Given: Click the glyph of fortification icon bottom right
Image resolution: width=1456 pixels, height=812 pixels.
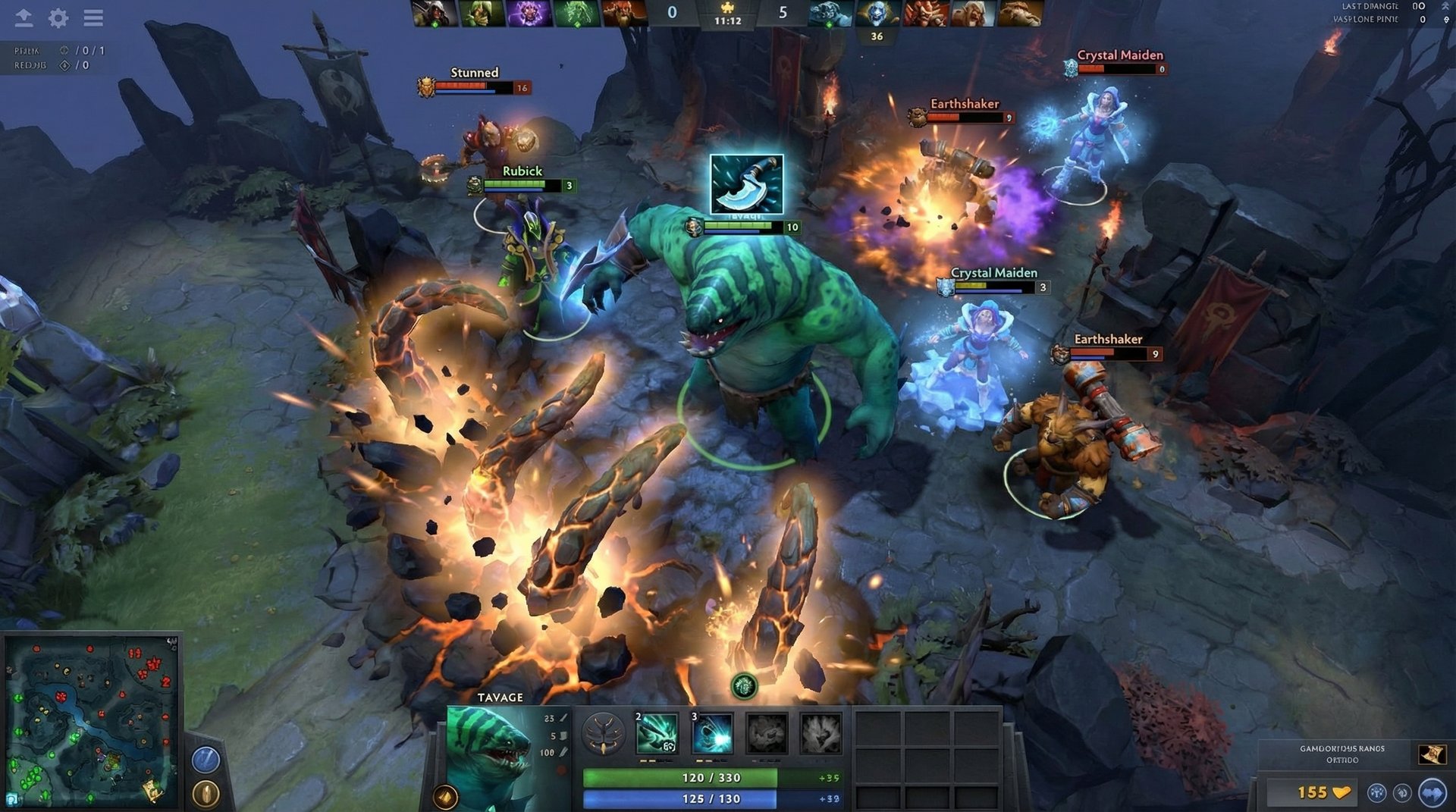Looking at the screenshot, I should (x=1376, y=792).
